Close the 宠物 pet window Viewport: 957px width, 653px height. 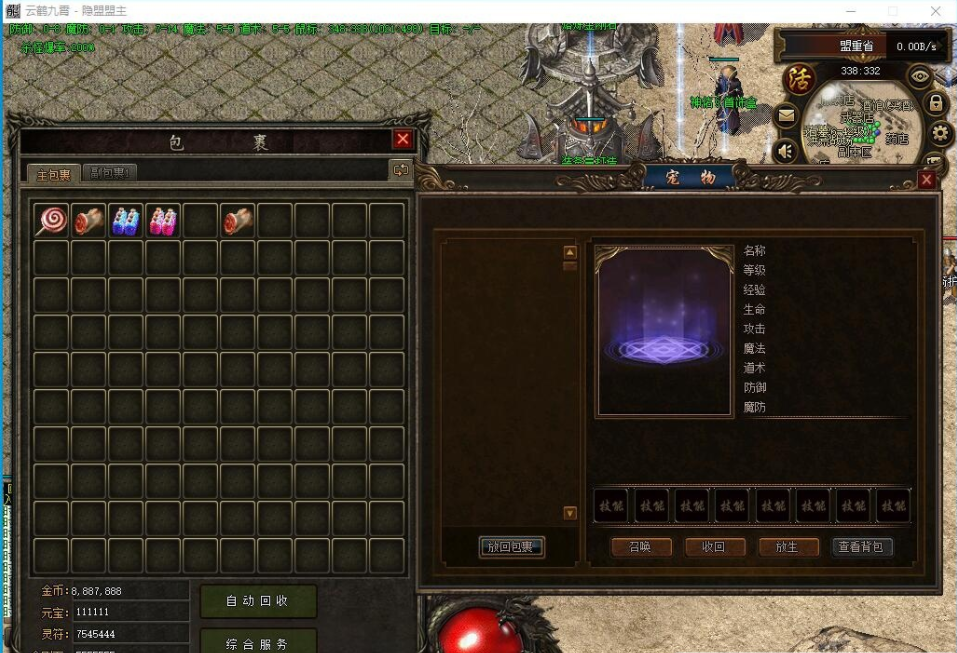[x=927, y=179]
